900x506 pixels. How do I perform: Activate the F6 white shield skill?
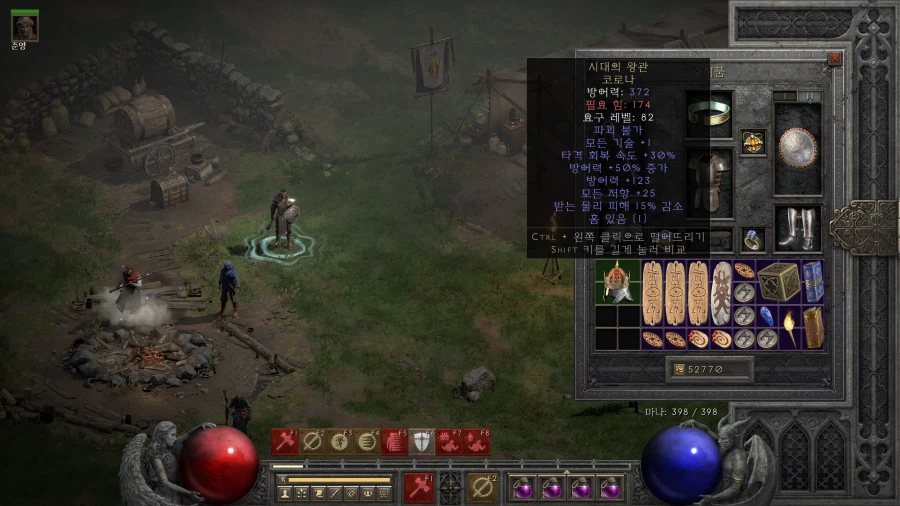click(x=422, y=441)
